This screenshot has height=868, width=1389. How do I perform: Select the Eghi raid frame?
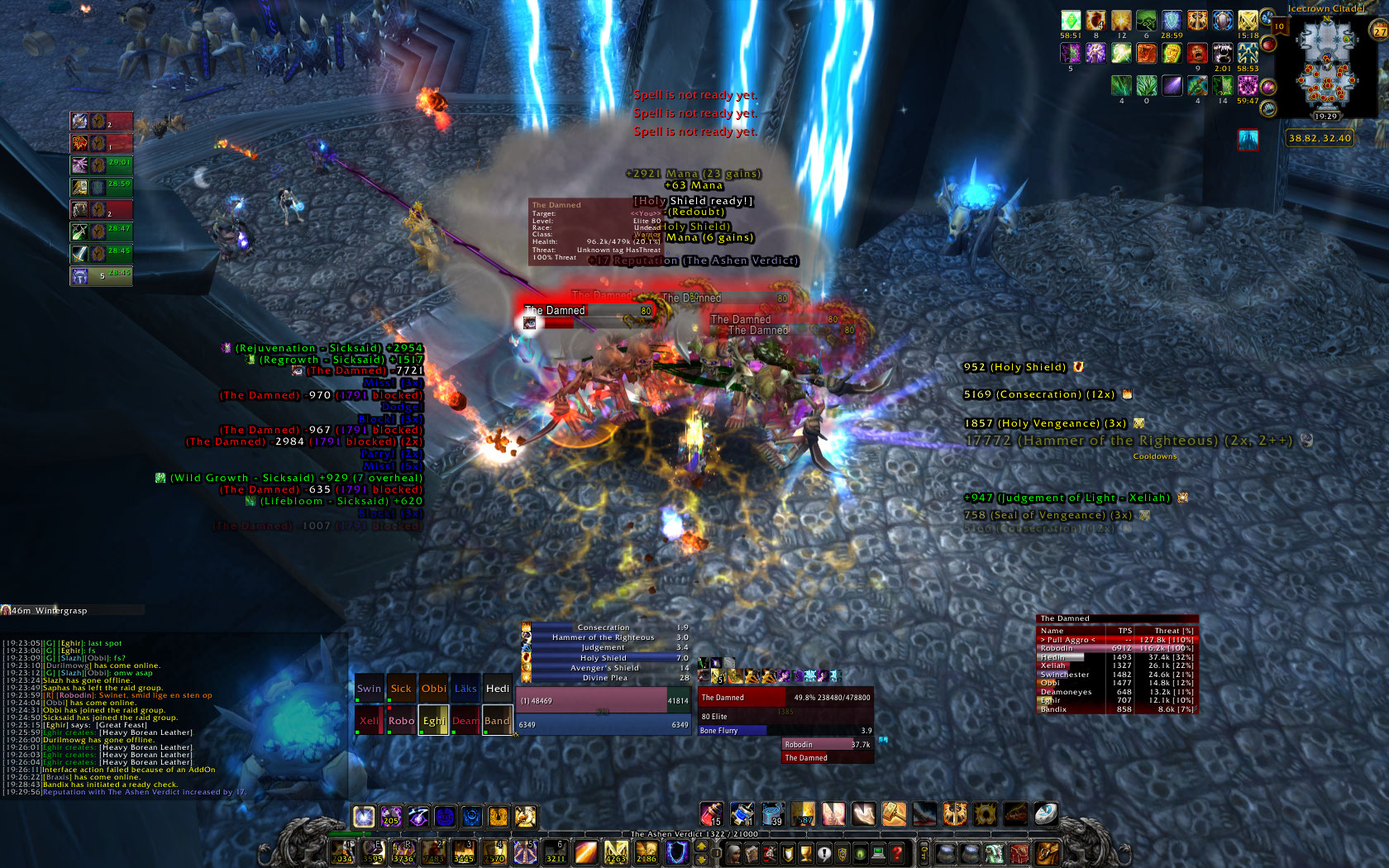433,721
